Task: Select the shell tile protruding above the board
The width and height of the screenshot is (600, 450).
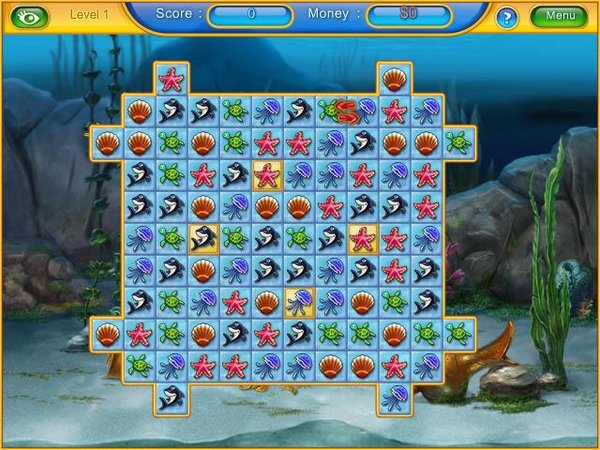Action: pos(394,78)
